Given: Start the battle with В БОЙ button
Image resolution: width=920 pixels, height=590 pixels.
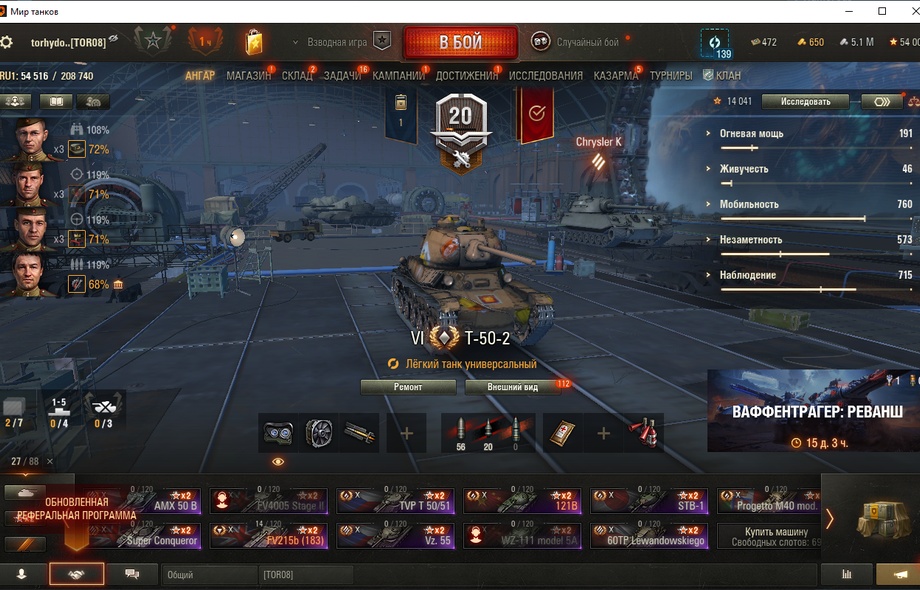Looking at the screenshot, I should pos(460,43).
